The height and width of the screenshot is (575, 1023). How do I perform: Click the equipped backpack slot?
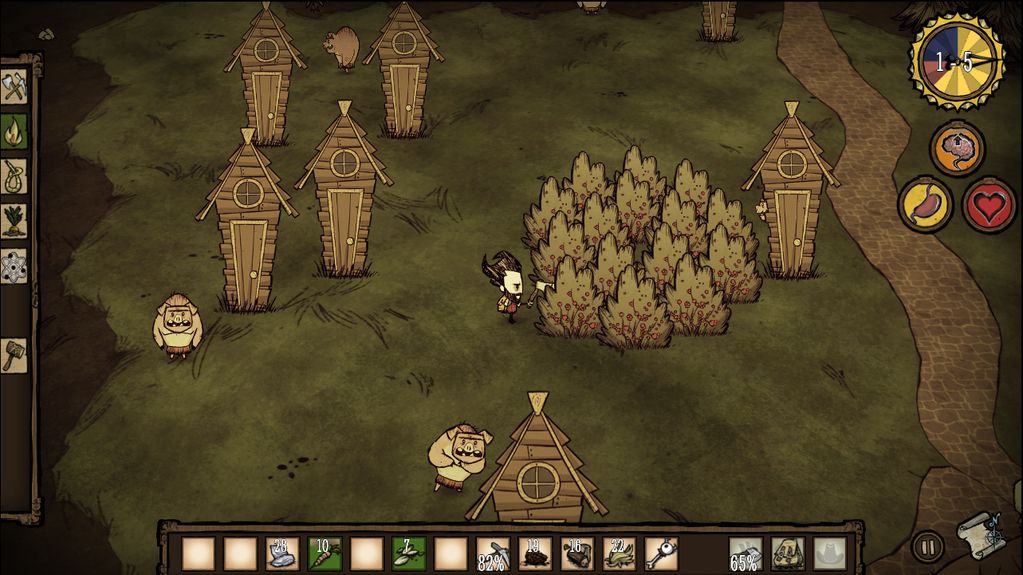click(x=787, y=553)
